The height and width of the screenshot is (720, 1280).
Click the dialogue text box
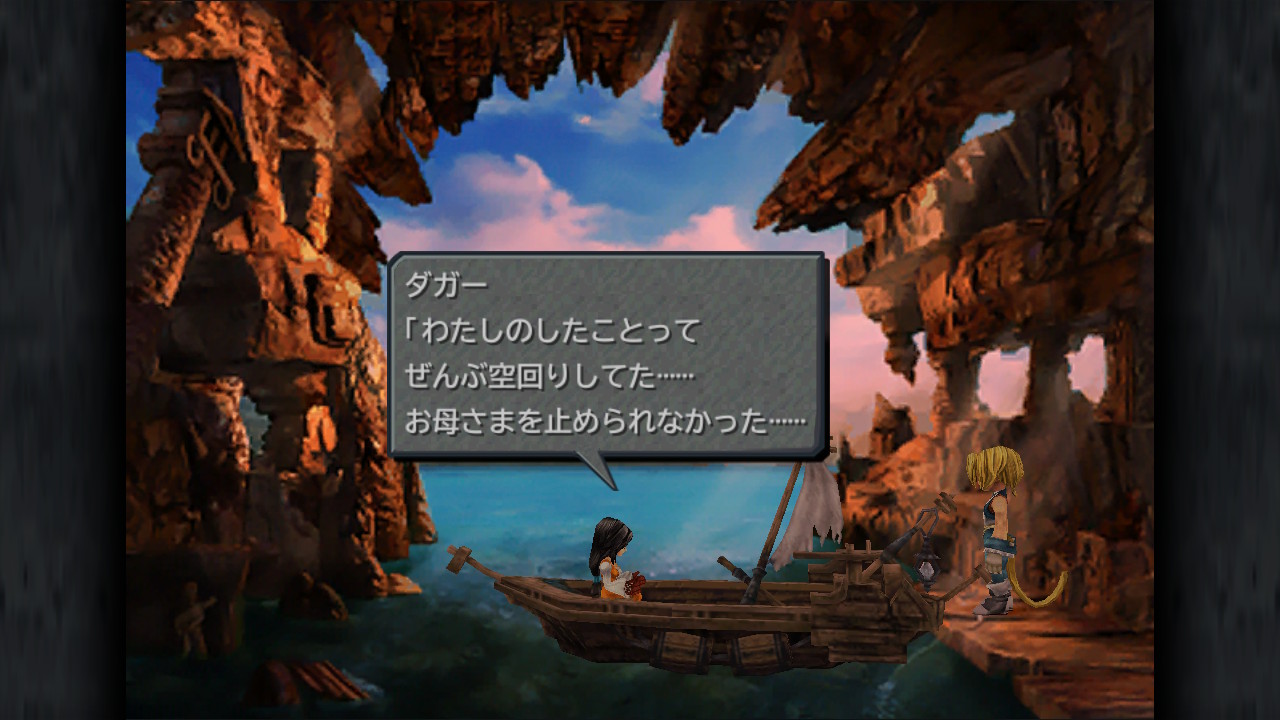pos(610,350)
